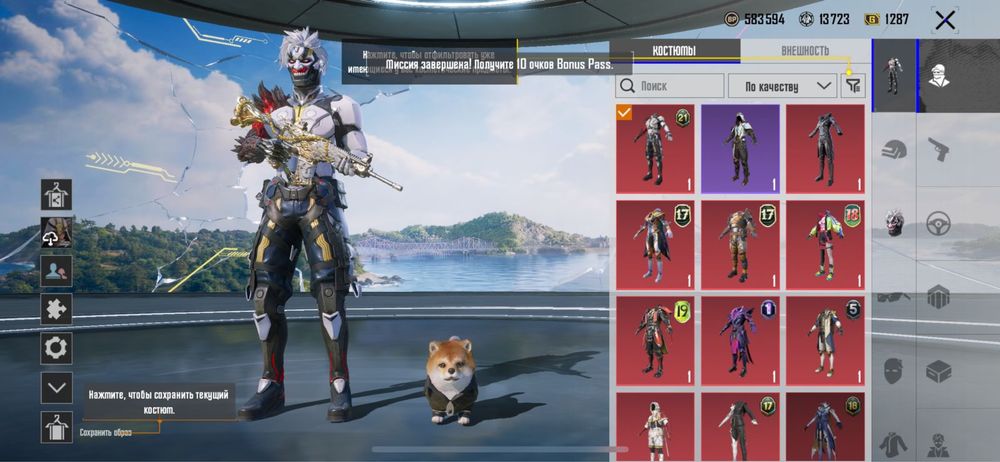This screenshot has width=1000, height=462.
Task: Open the face mask category
Action: (x=894, y=371)
